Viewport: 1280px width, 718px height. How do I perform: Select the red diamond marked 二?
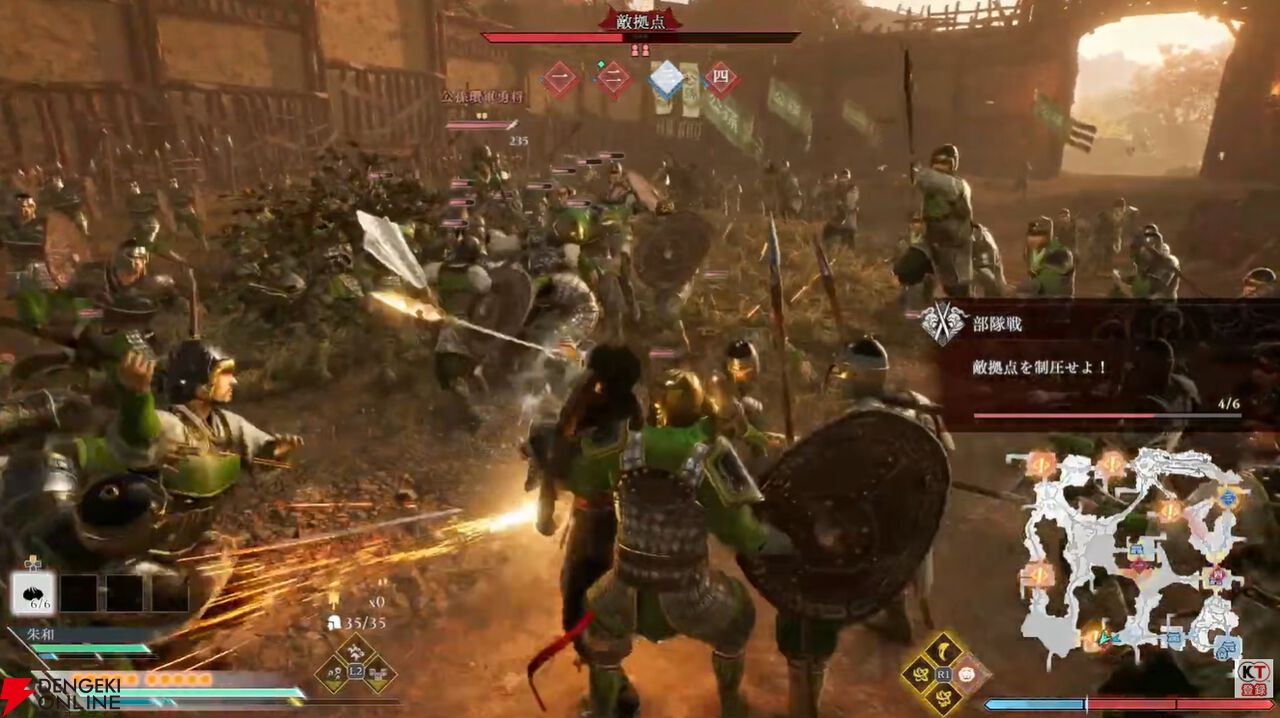[614, 79]
